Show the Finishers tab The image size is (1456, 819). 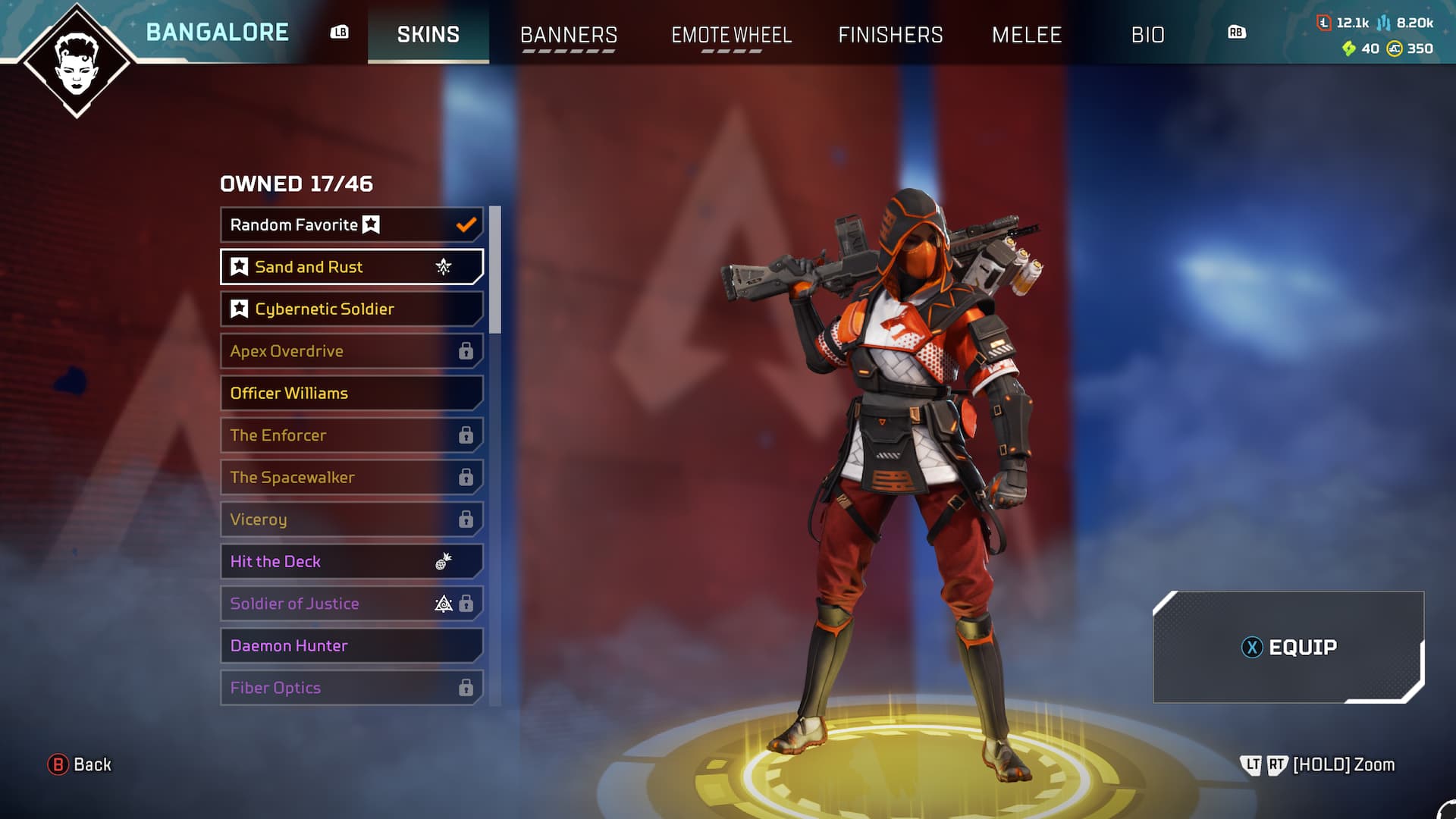tap(890, 35)
